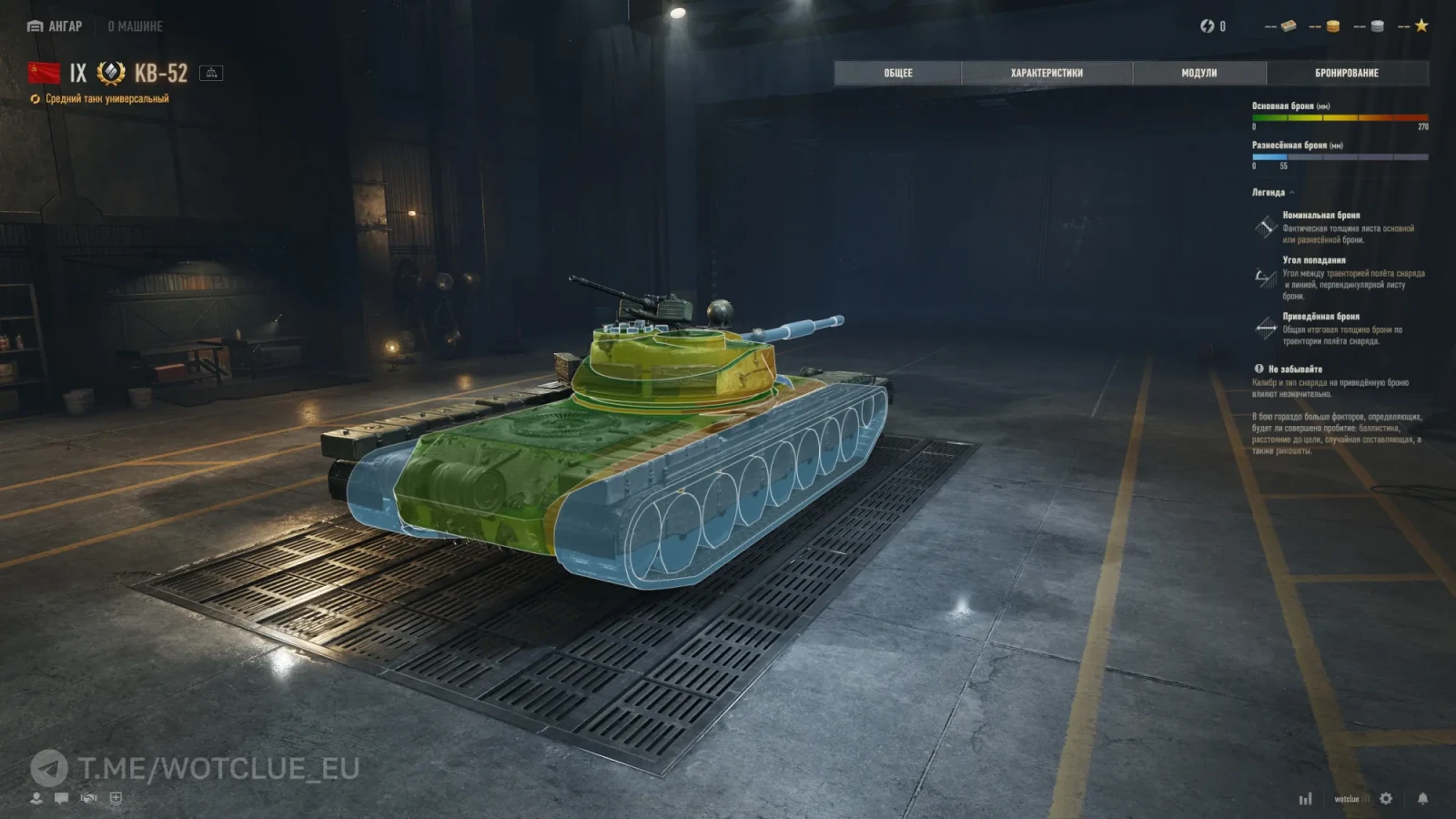Open the settings gear icon
Viewport: 1456px width, 819px height.
coord(1386,798)
